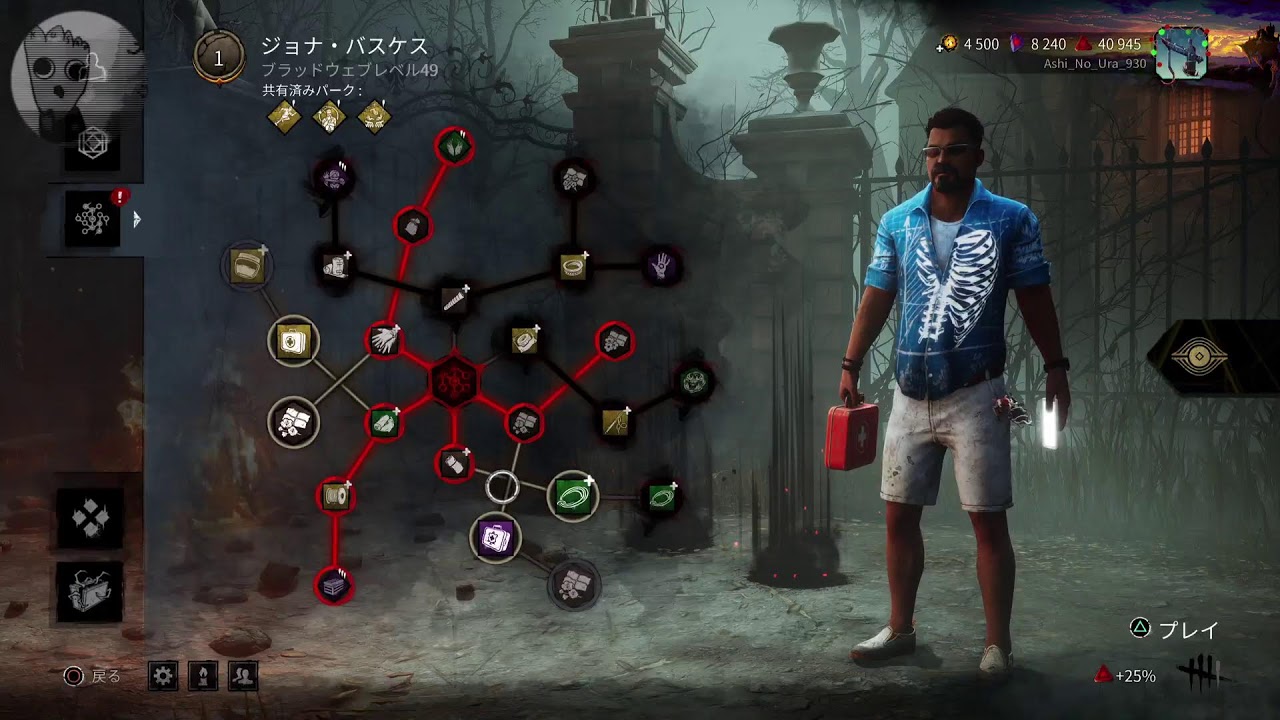Click the bloodweb center node
Image resolution: width=1280 pixels, height=720 pixels.
pyautogui.click(x=455, y=381)
